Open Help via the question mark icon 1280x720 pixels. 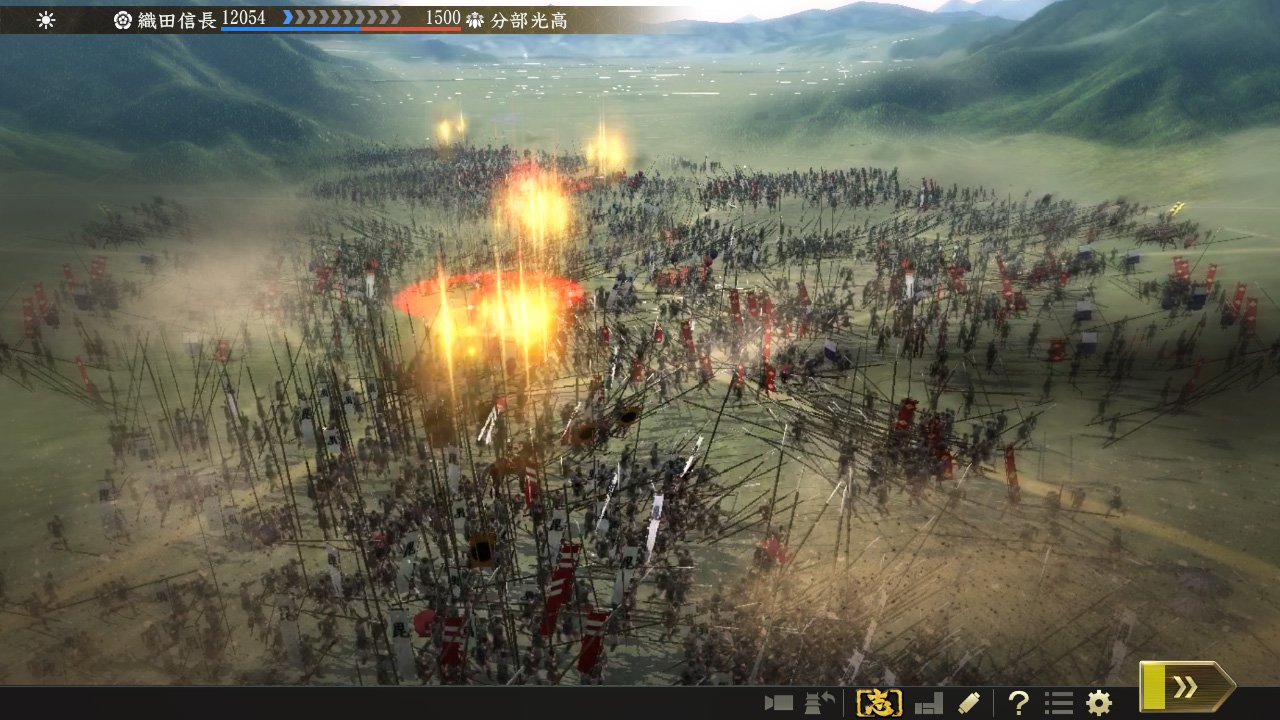pos(1020,703)
